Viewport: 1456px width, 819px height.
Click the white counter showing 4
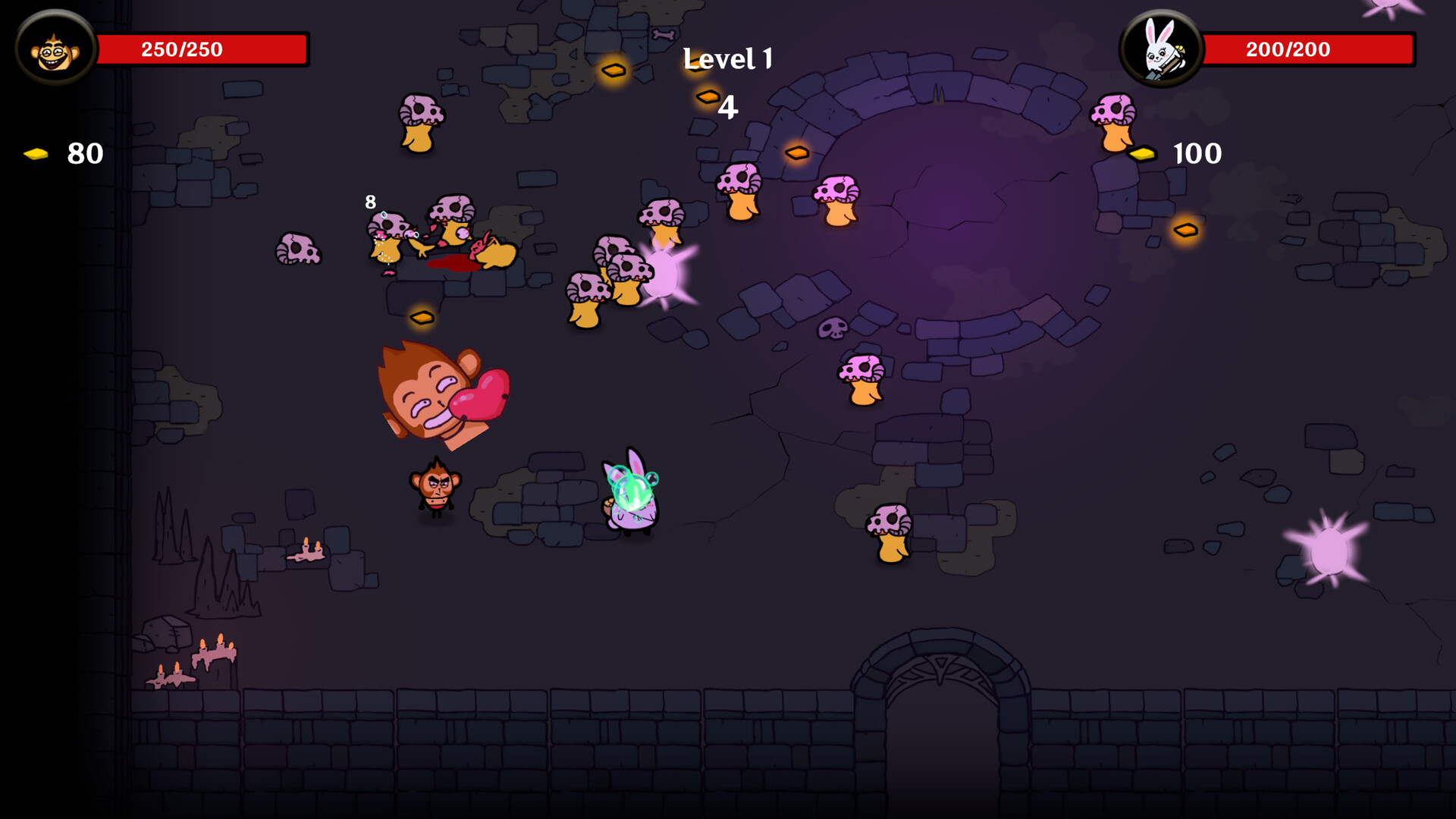pyautogui.click(x=729, y=107)
